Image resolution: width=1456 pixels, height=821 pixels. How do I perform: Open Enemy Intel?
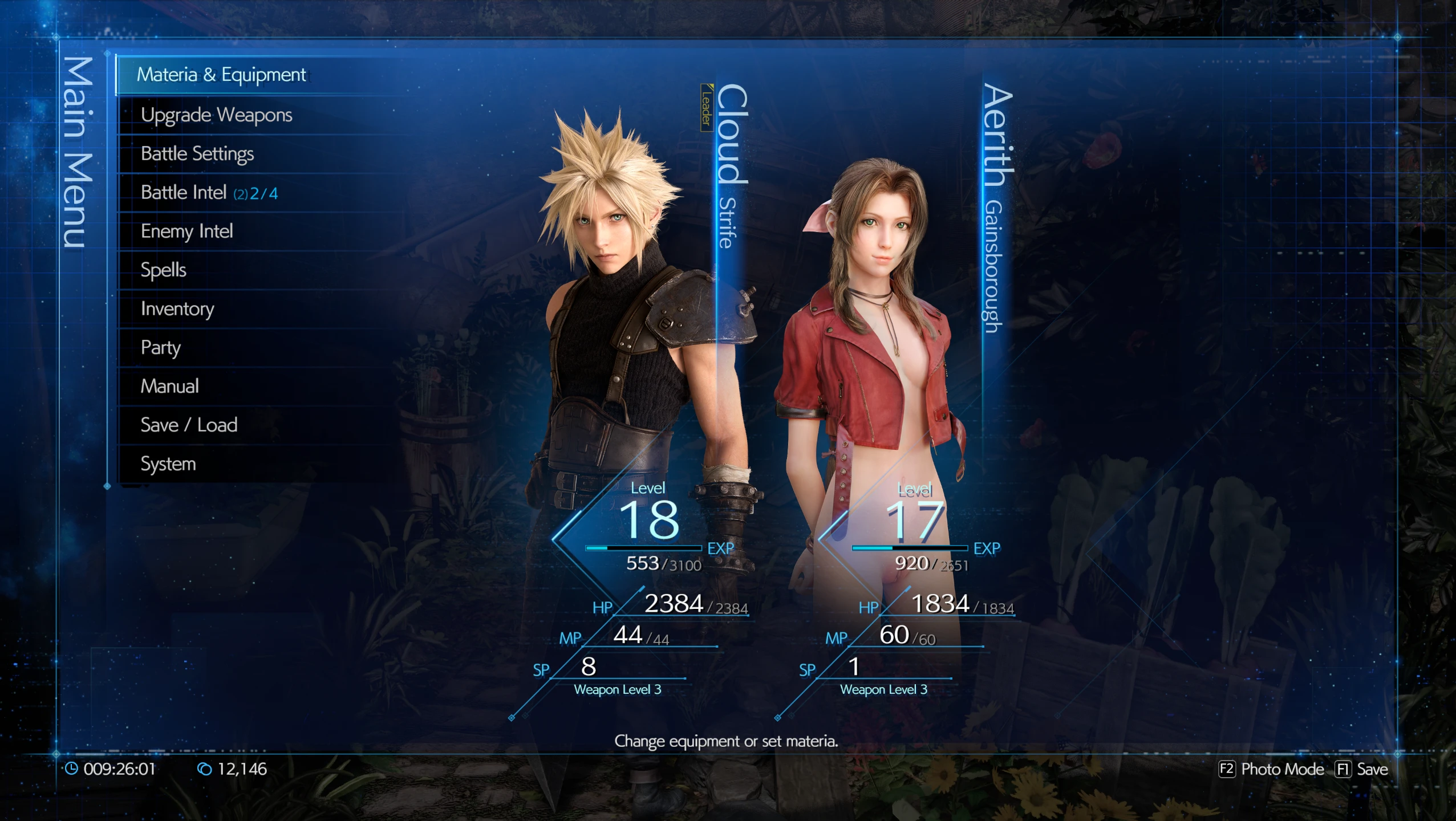click(x=187, y=231)
